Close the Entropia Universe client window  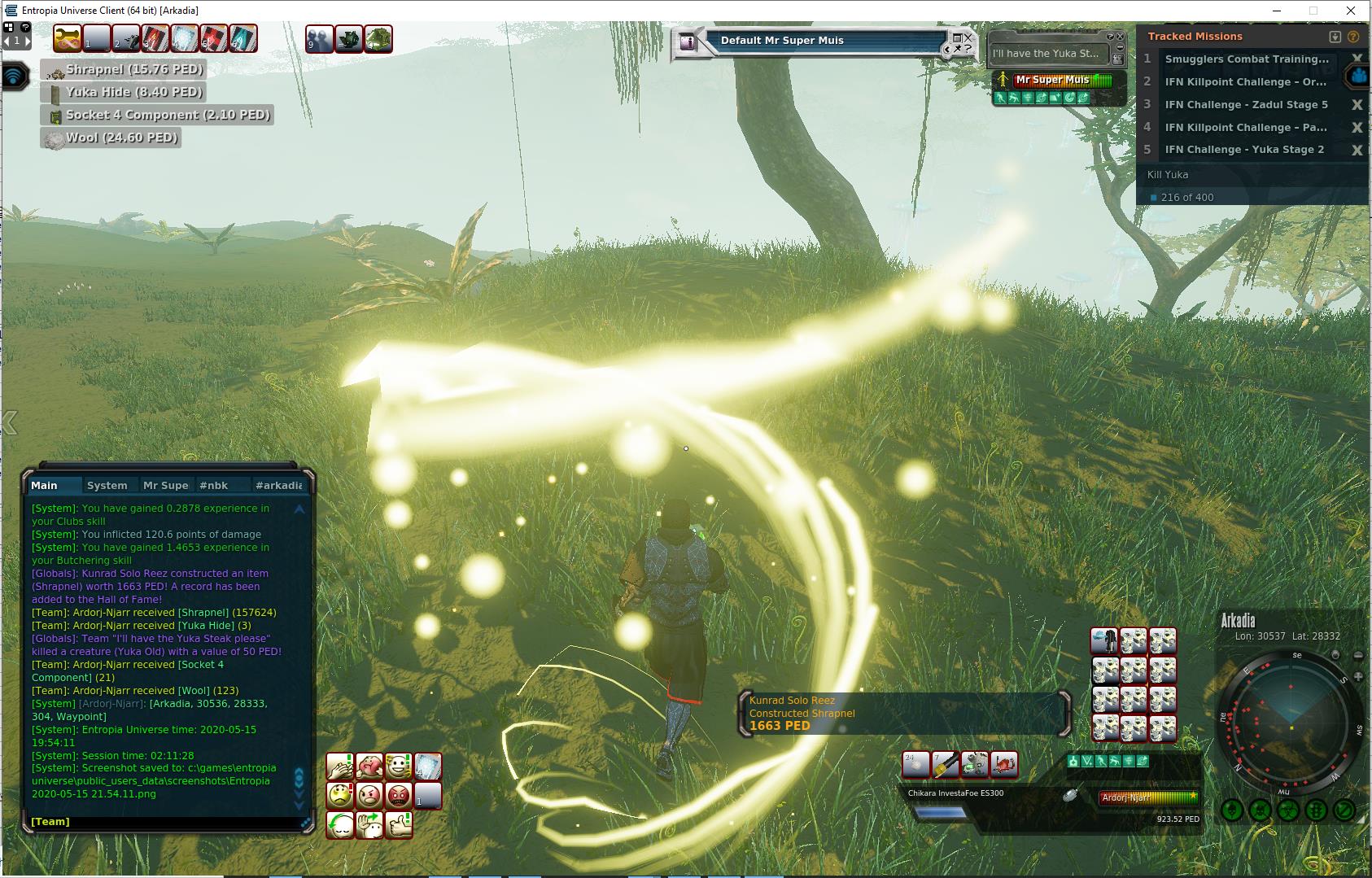click(1352, 11)
